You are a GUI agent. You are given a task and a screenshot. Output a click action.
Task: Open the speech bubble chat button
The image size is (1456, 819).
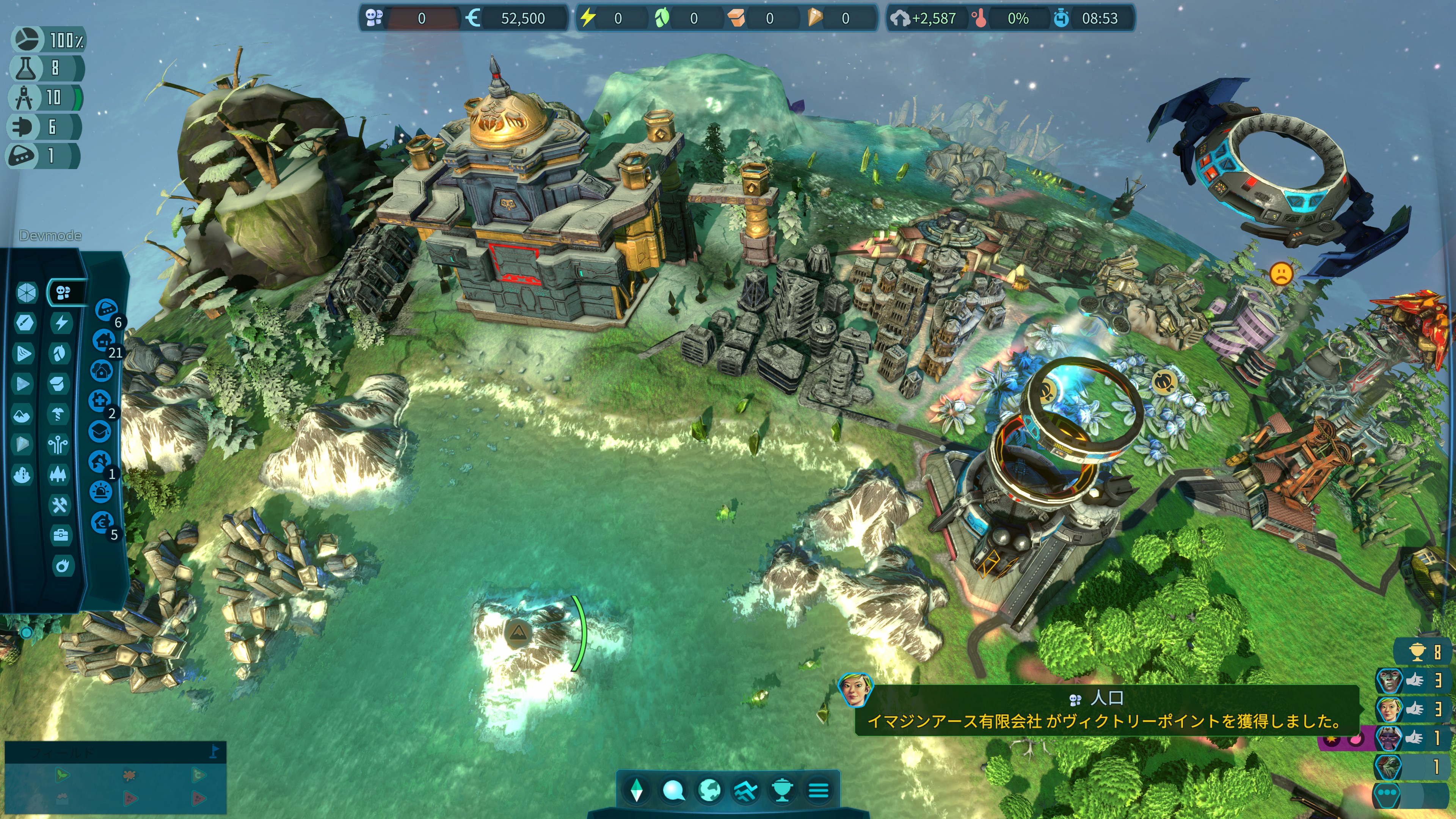[673, 789]
